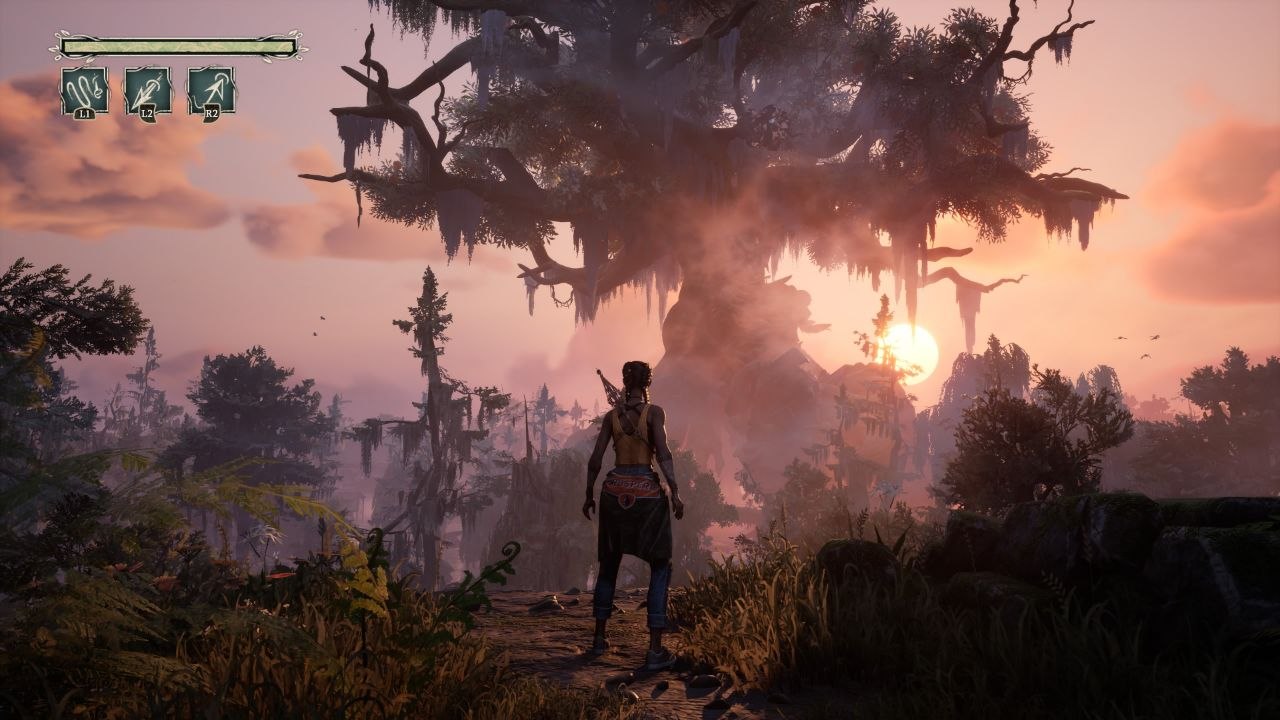This screenshot has height=720, width=1280.
Task: Select the downward-pointing arrow ability icon
Action: point(147,91)
